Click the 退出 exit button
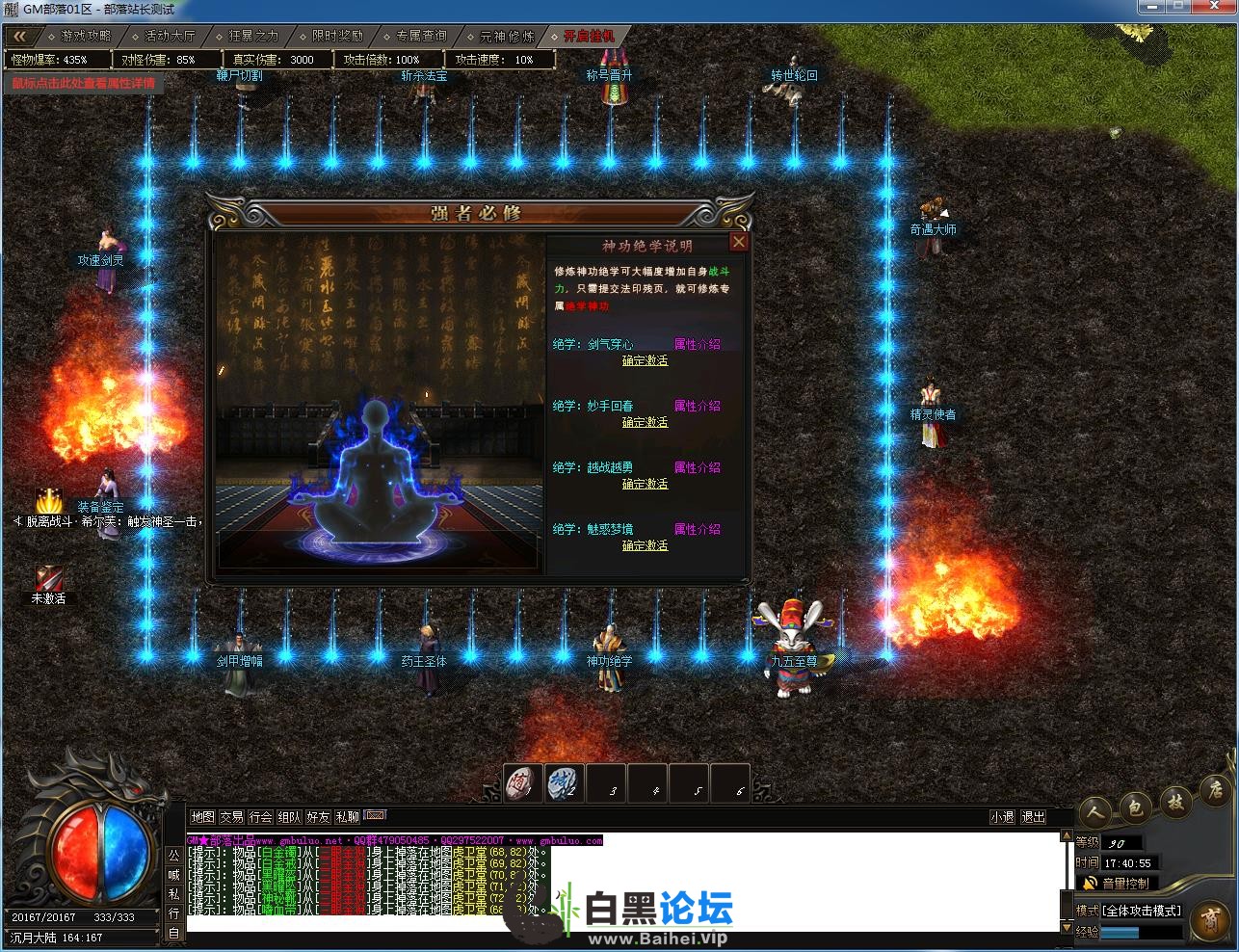The width and height of the screenshot is (1239, 952). pyautogui.click(x=1033, y=817)
